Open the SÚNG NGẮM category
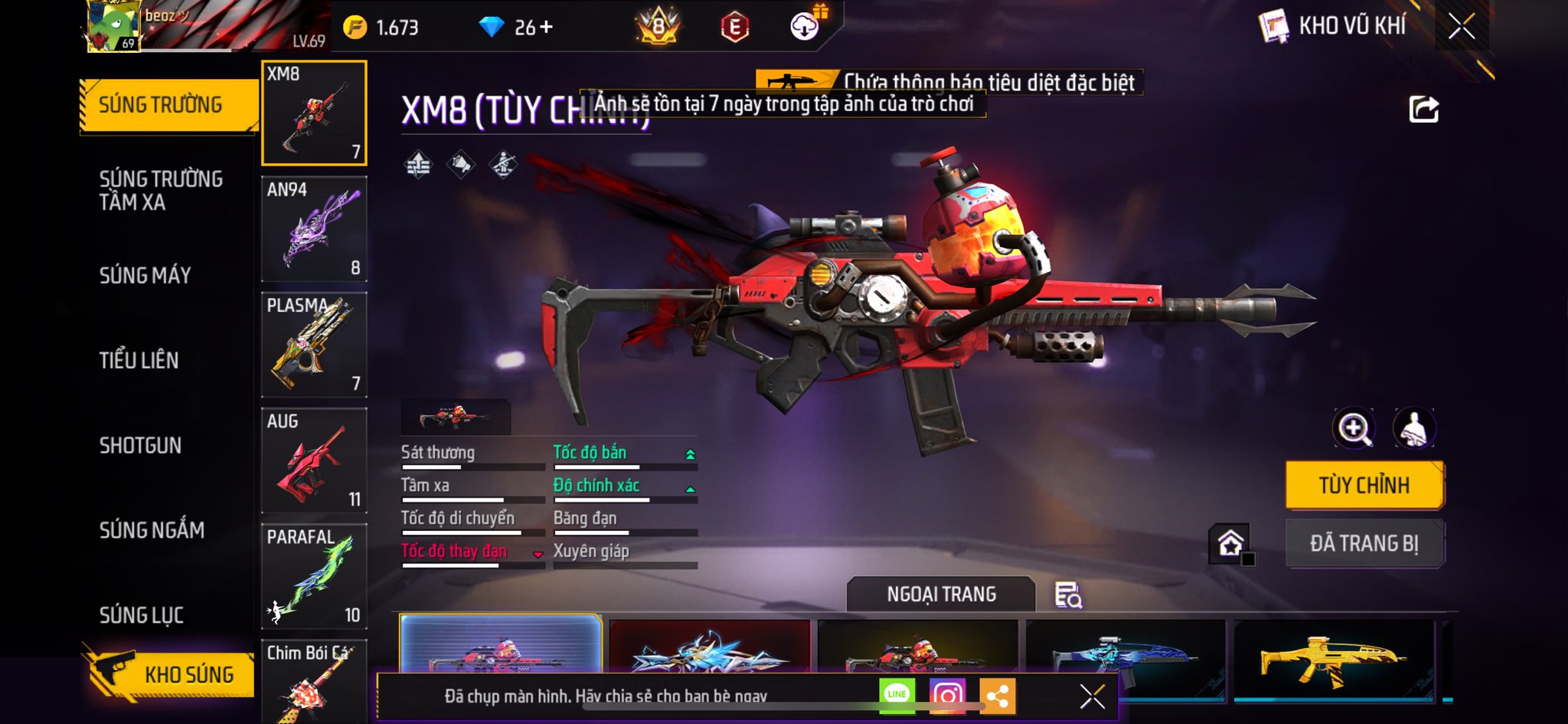1568x724 pixels. point(152,530)
